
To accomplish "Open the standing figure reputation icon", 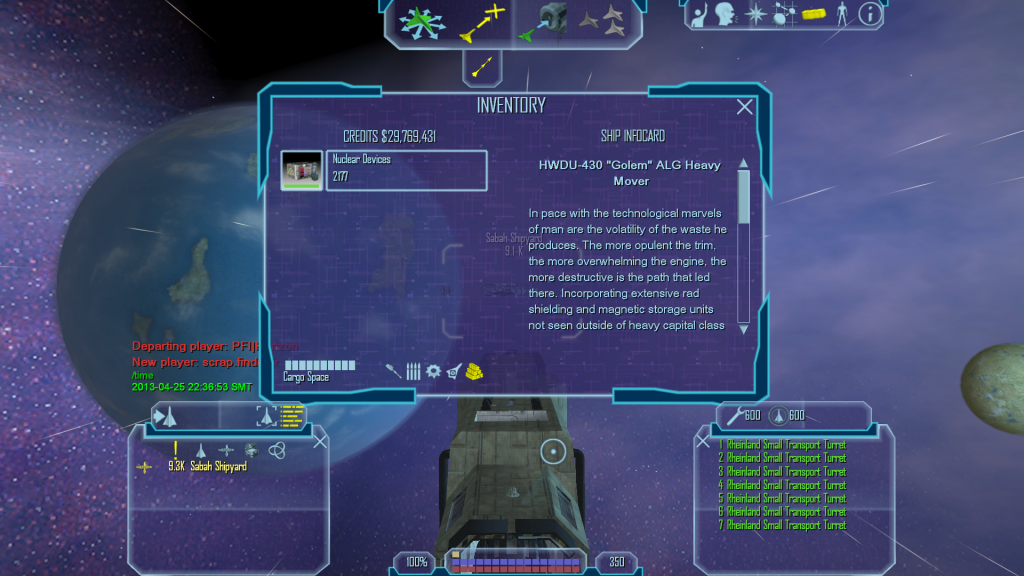I will point(841,14).
